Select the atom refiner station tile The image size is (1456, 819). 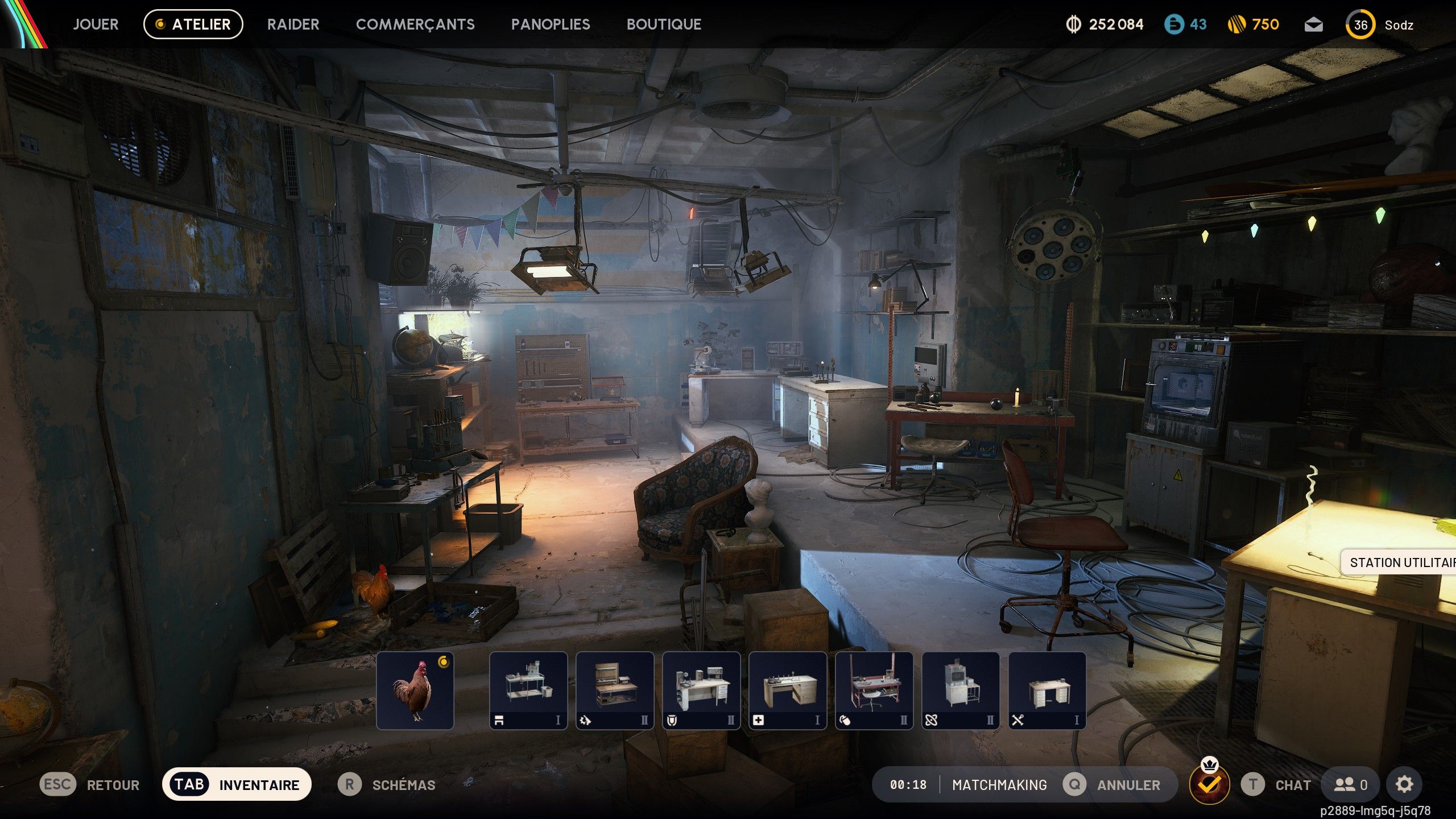[x=961, y=690]
